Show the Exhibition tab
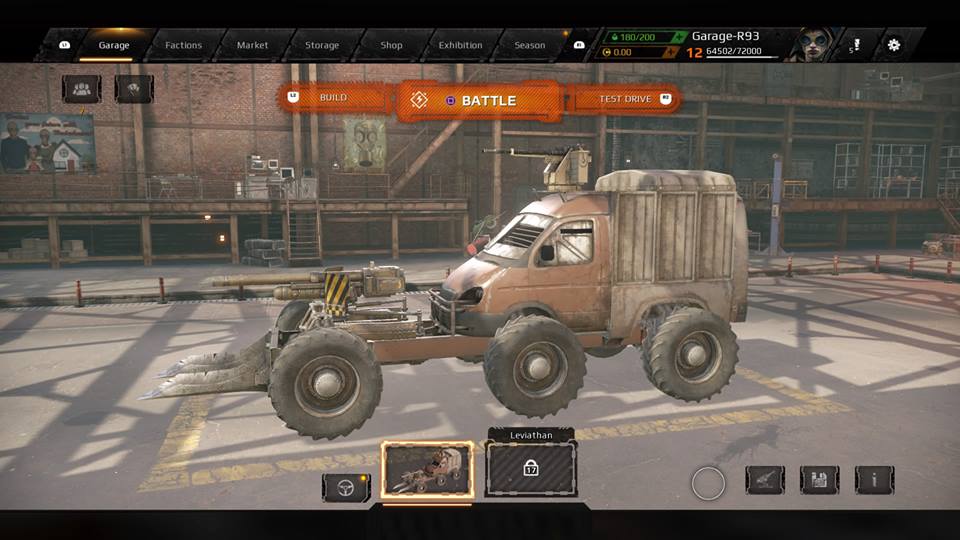 pos(460,45)
